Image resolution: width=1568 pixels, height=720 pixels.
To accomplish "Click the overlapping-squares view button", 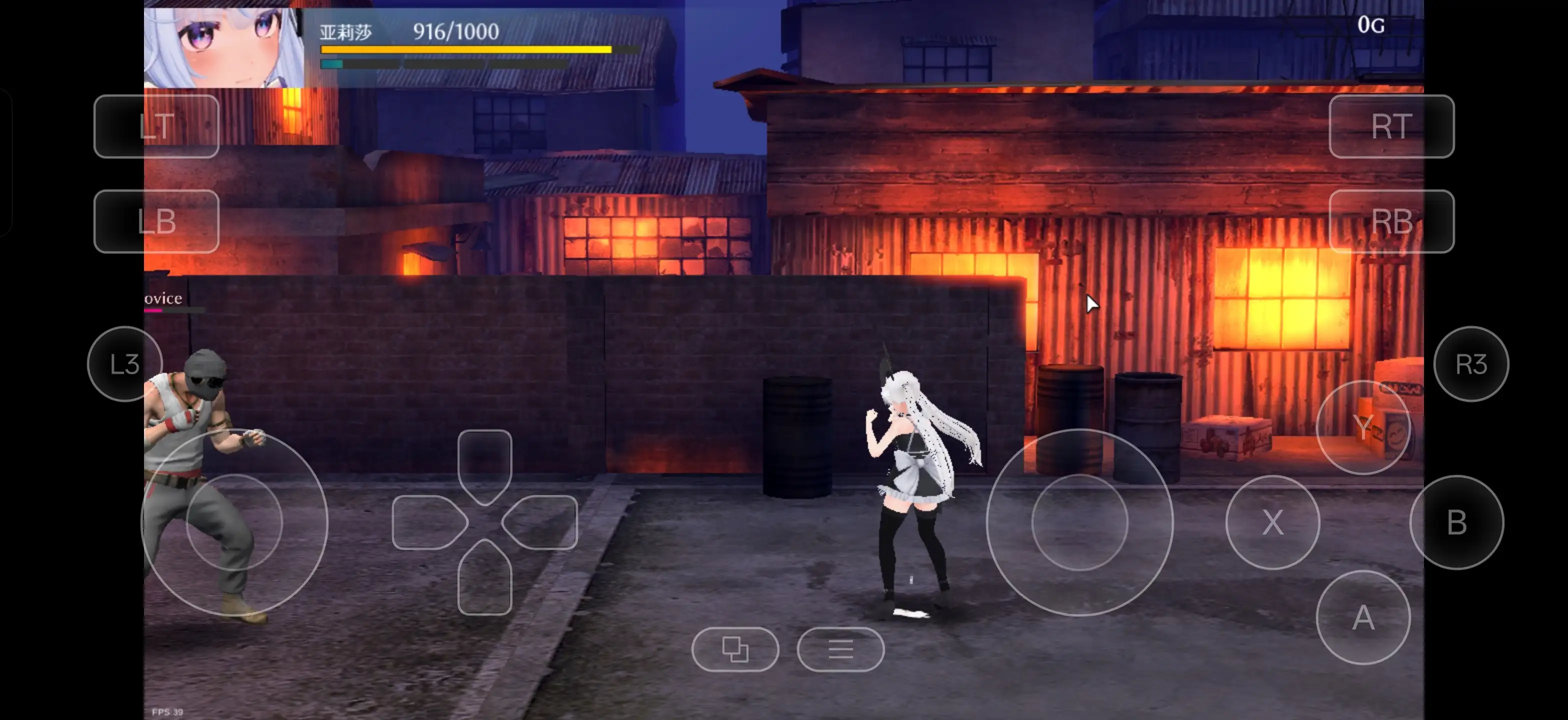I will click(734, 649).
